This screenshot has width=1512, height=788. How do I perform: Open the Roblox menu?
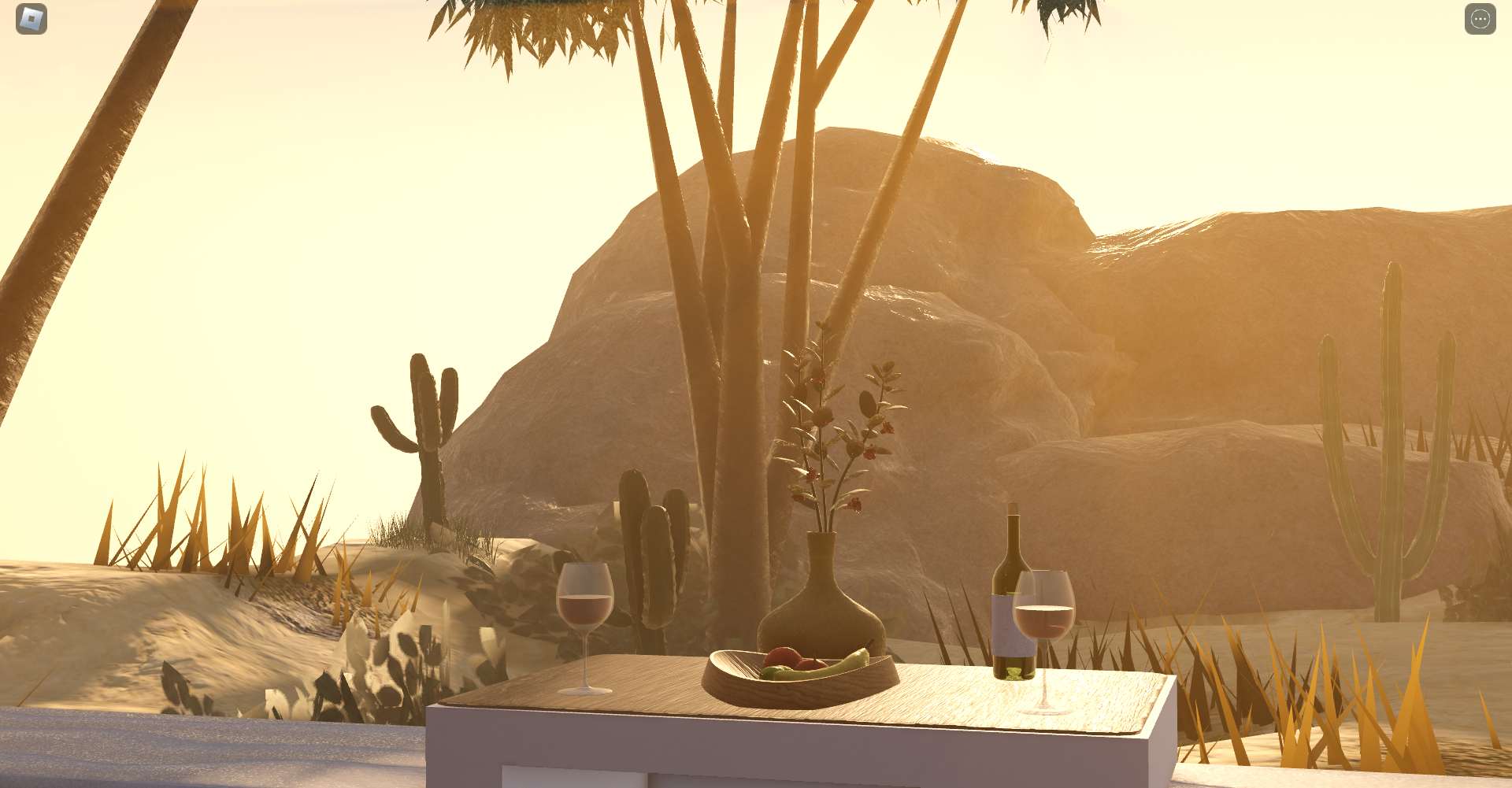point(31,19)
